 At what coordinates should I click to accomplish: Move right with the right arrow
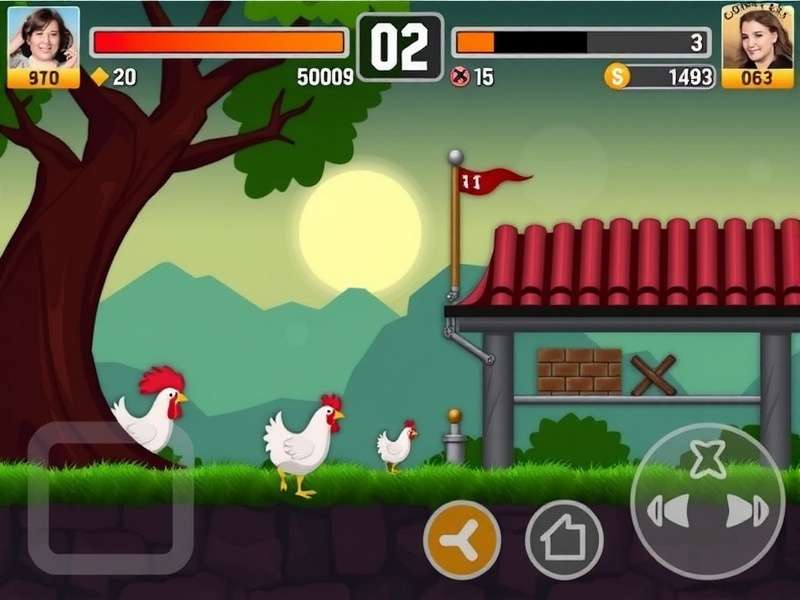(x=747, y=511)
